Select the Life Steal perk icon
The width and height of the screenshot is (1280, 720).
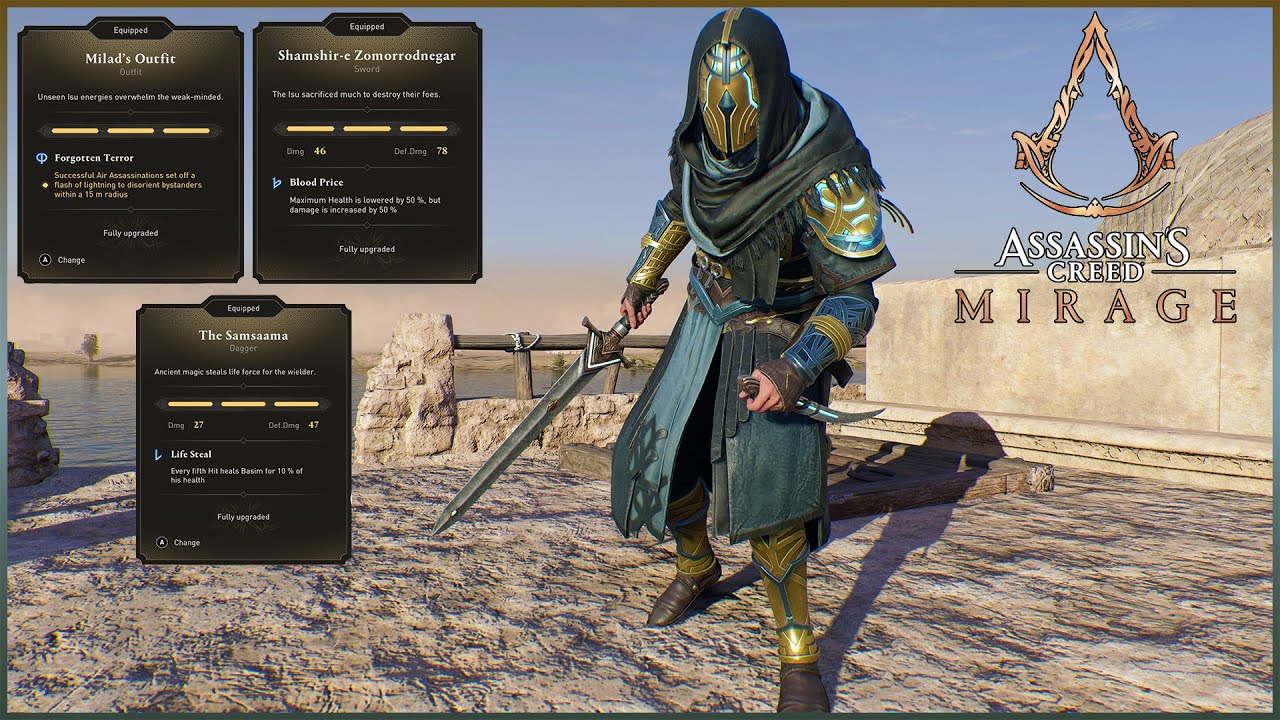point(158,455)
